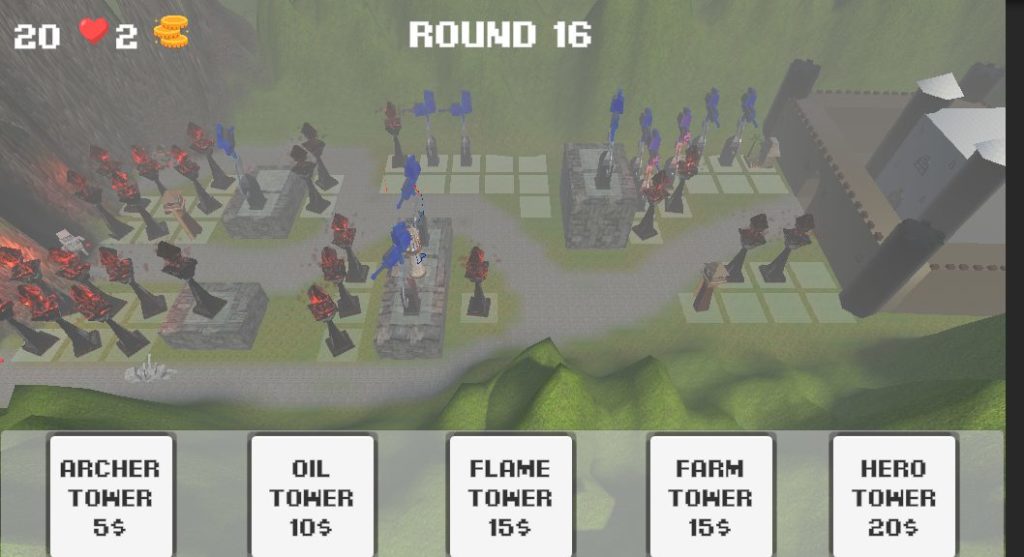Pick the Farm Tower button
The height and width of the screenshot is (557, 1024).
(x=710, y=496)
